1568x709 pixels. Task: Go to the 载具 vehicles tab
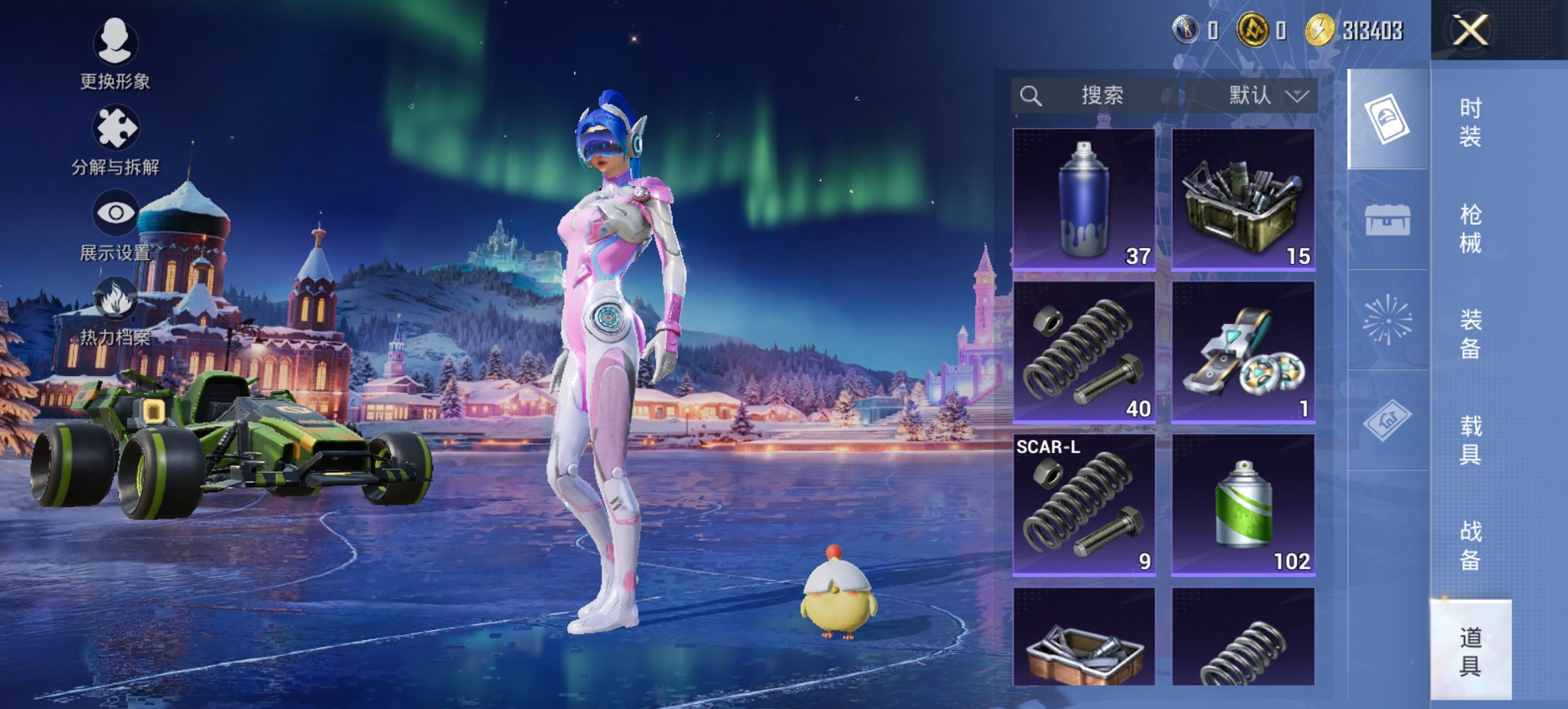pyautogui.click(x=1470, y=440)
